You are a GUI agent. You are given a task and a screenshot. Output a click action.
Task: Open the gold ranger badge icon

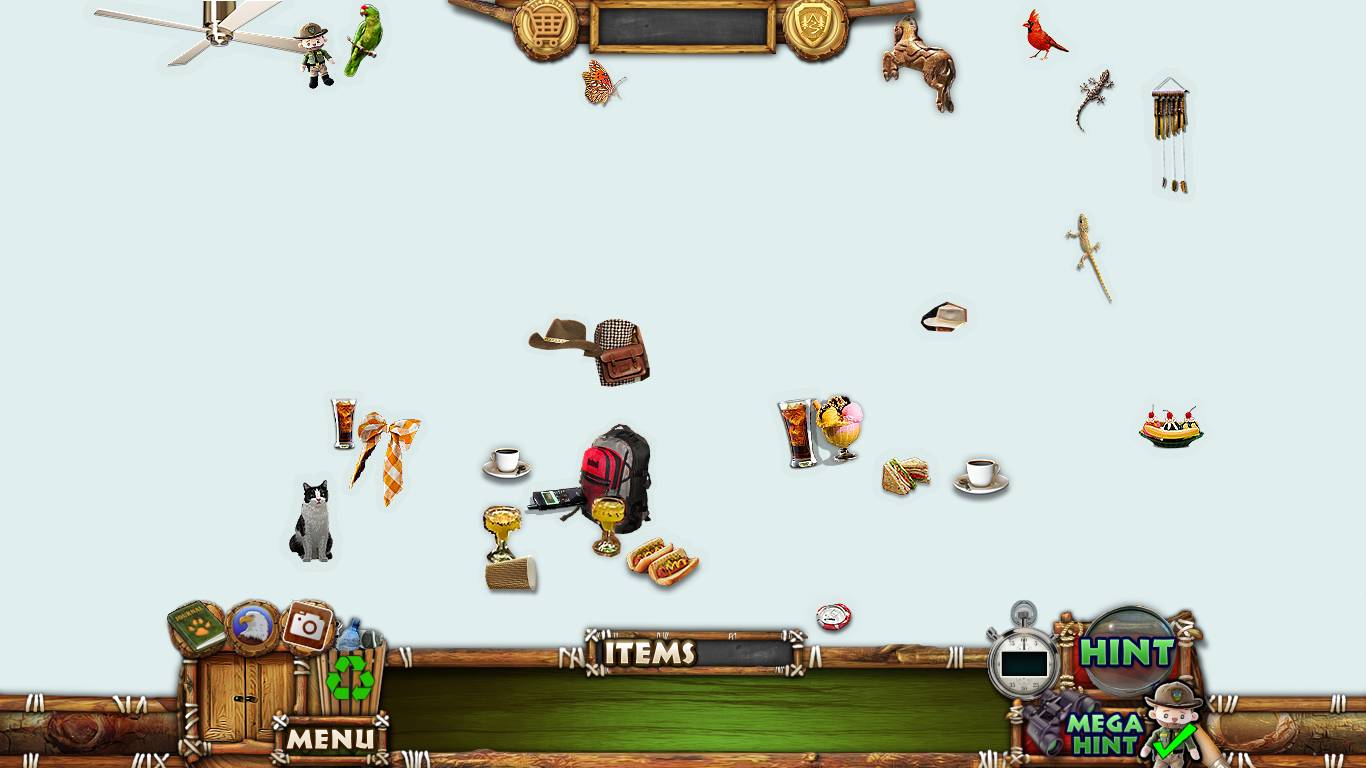(x=815, y=27)
